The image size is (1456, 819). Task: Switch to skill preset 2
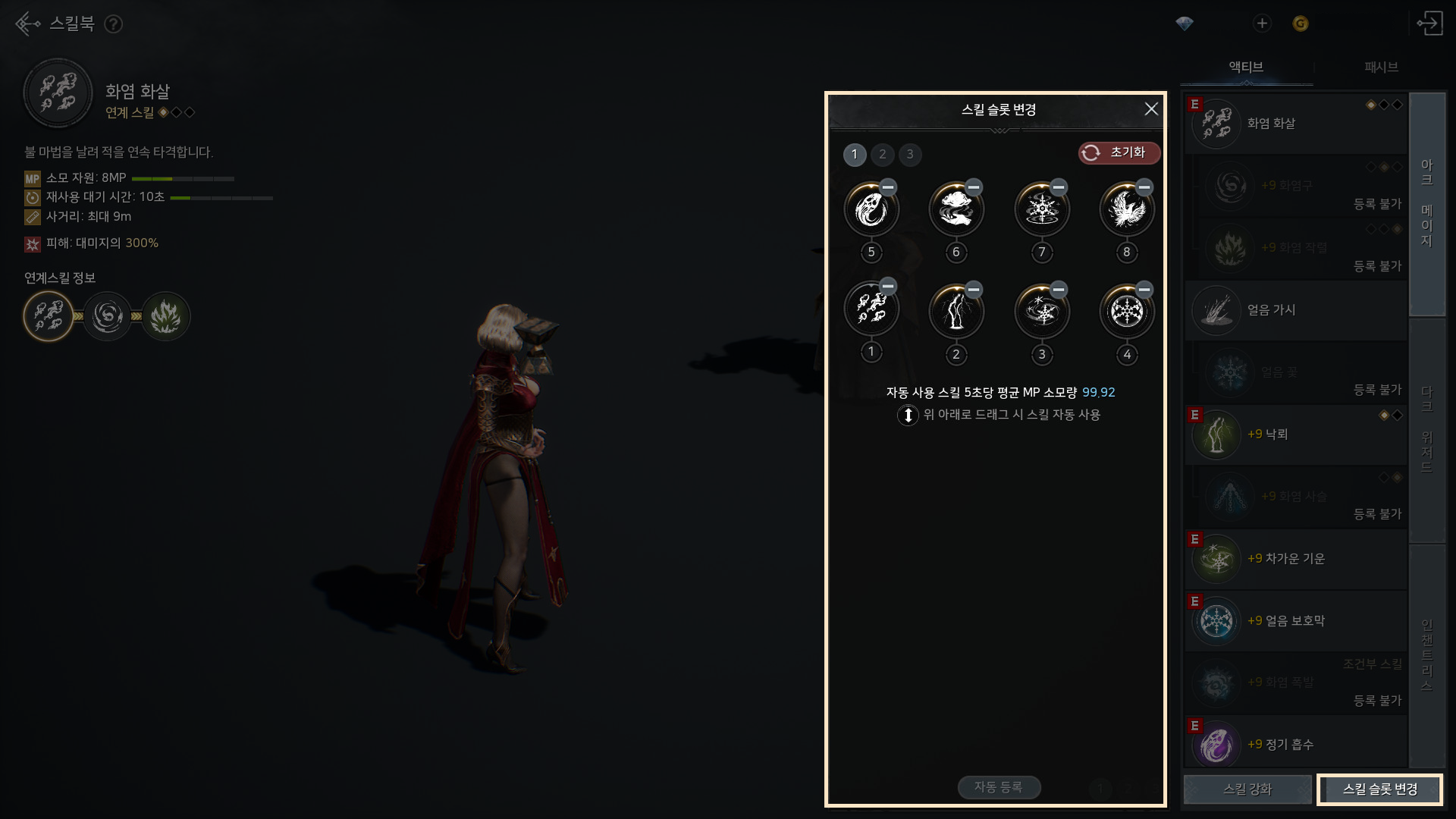(882, 154)
